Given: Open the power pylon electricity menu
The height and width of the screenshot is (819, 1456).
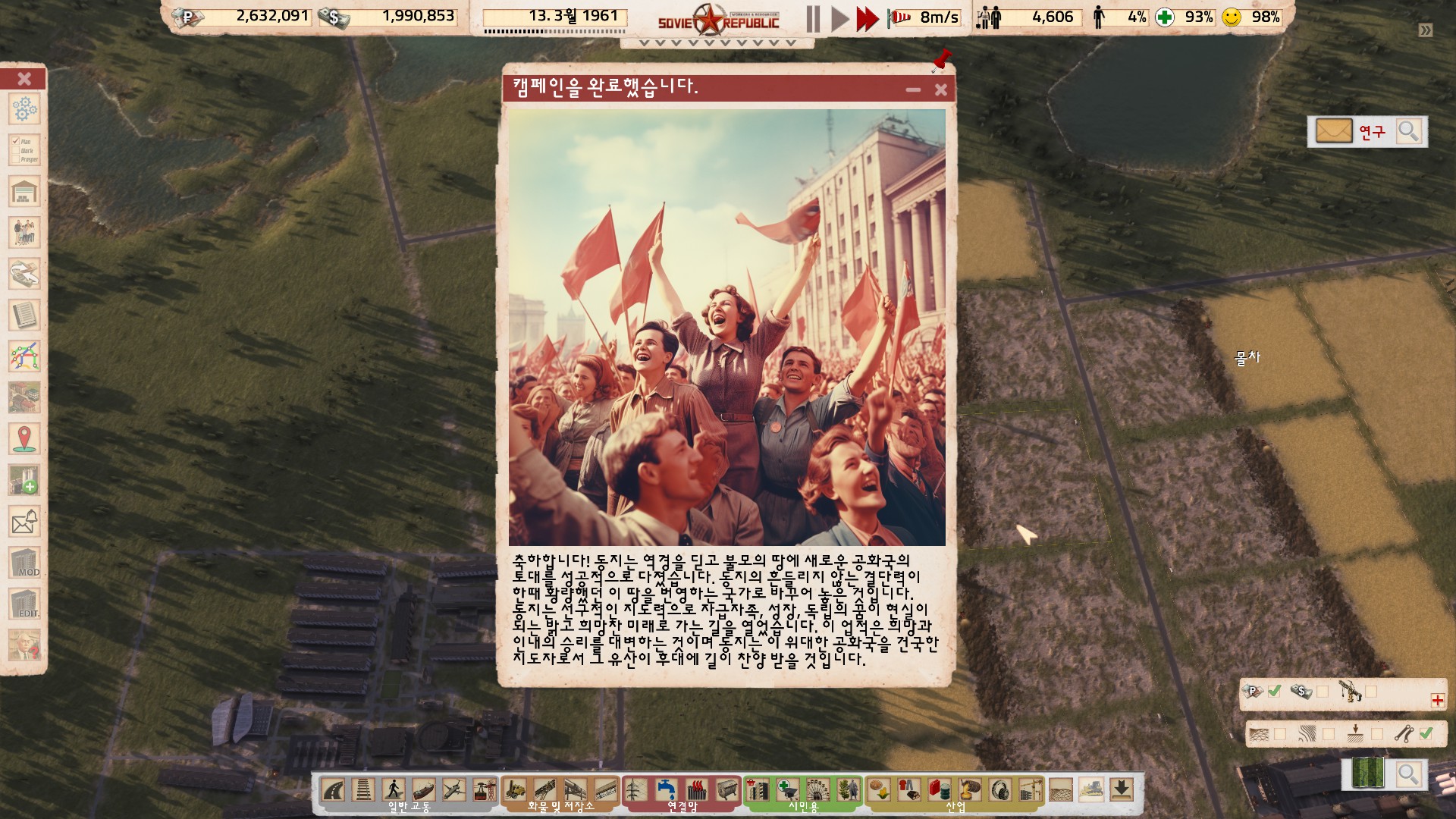Looking at the screenshot, I should point(635,790).
